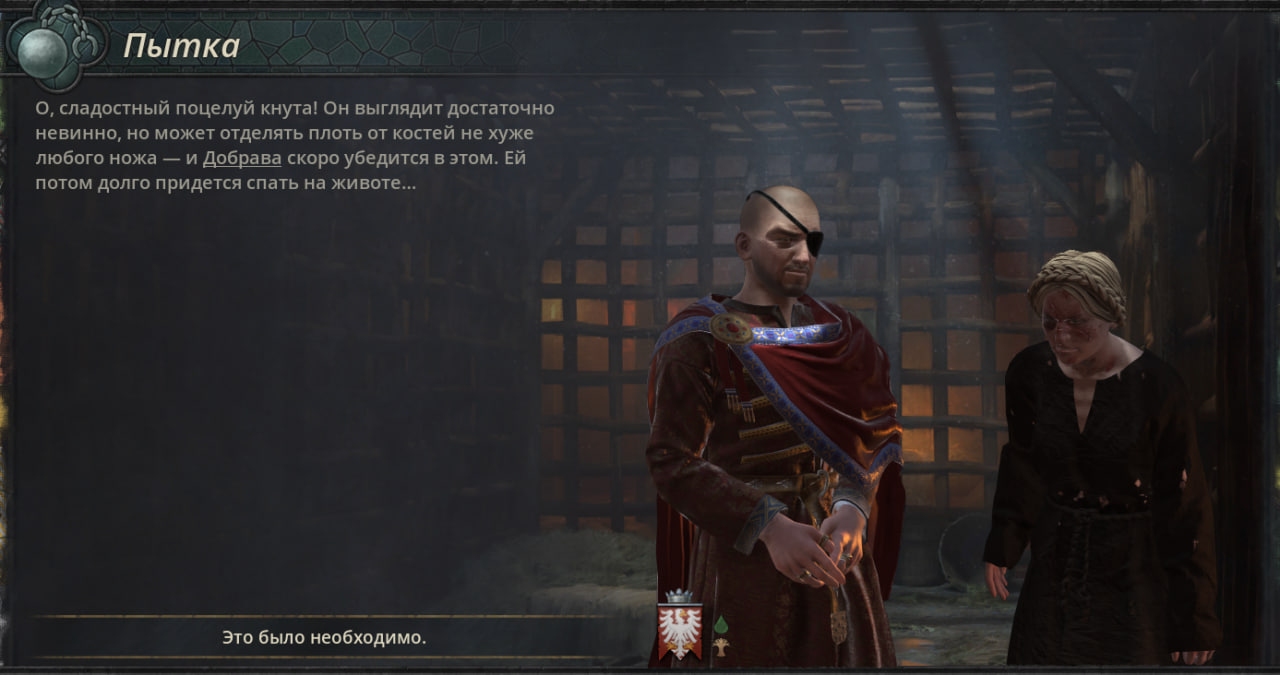This screenshot has height=675, width=1280.
Task: Open the underlined Добрава character link
Action: pos(242,159)
